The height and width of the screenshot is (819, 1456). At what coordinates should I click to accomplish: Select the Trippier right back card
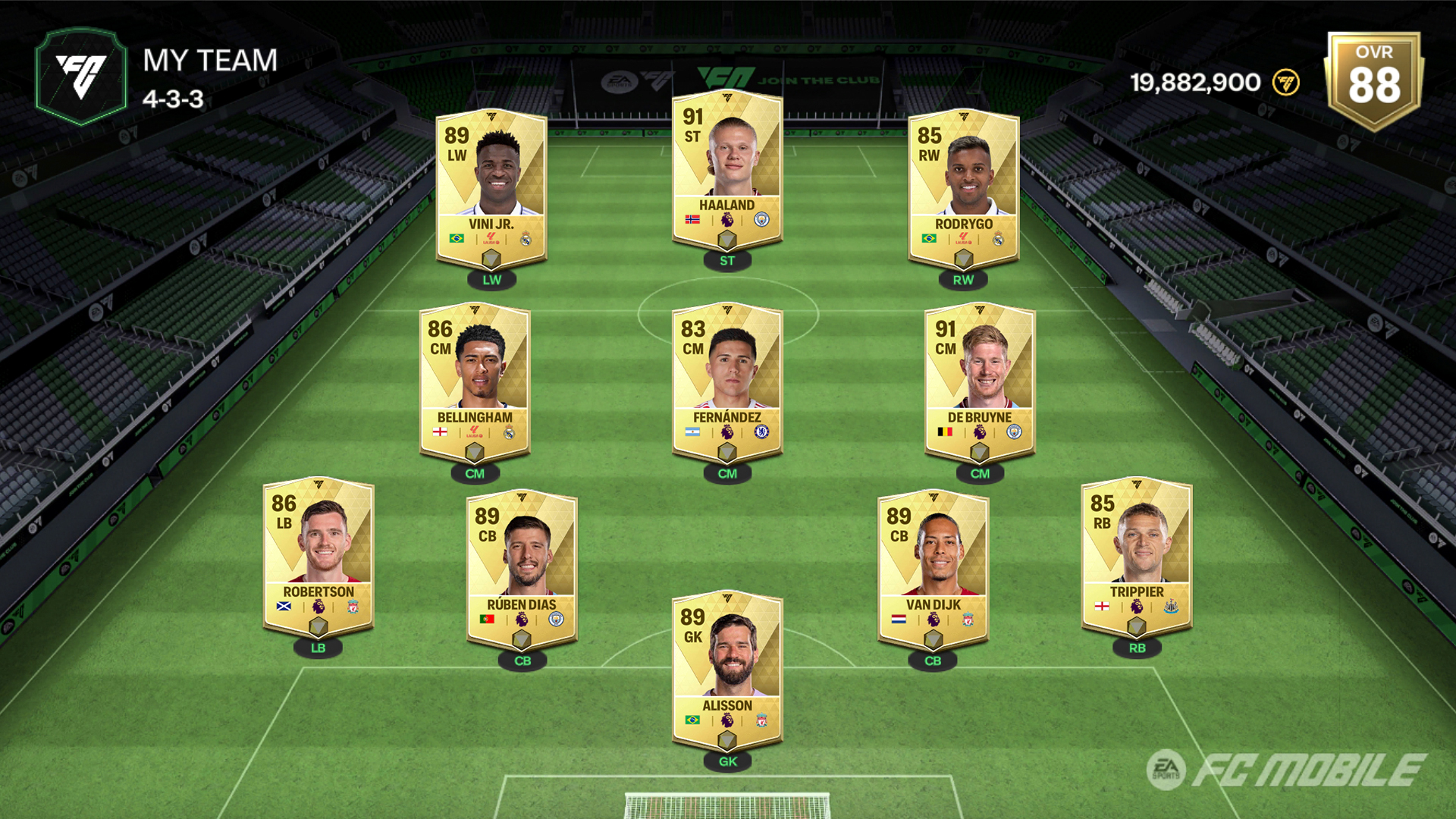click(x=1136, y=557)
